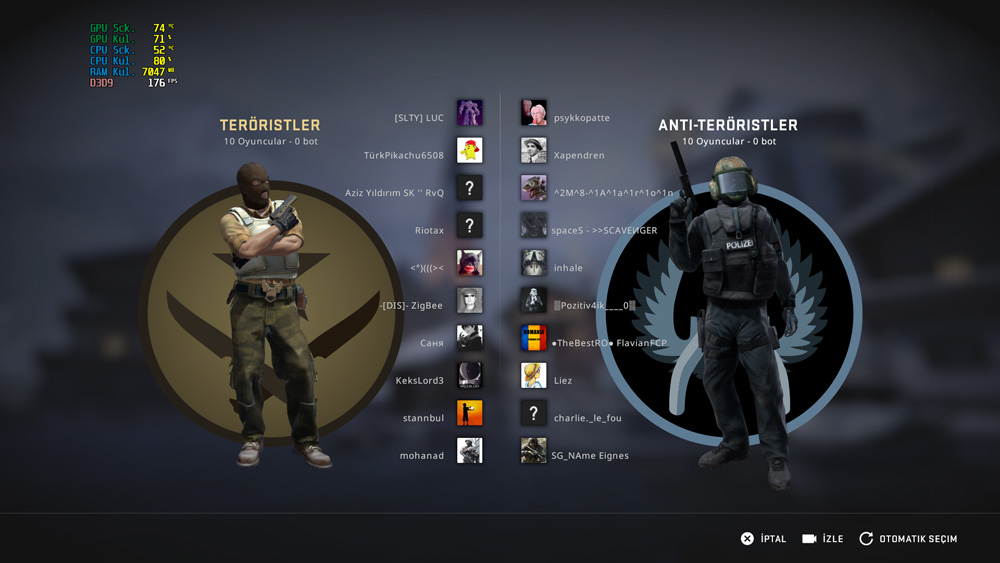Choose player Liez from the list
The image size is (1000, 563).
pyautogui.click(x=563, y=381)
